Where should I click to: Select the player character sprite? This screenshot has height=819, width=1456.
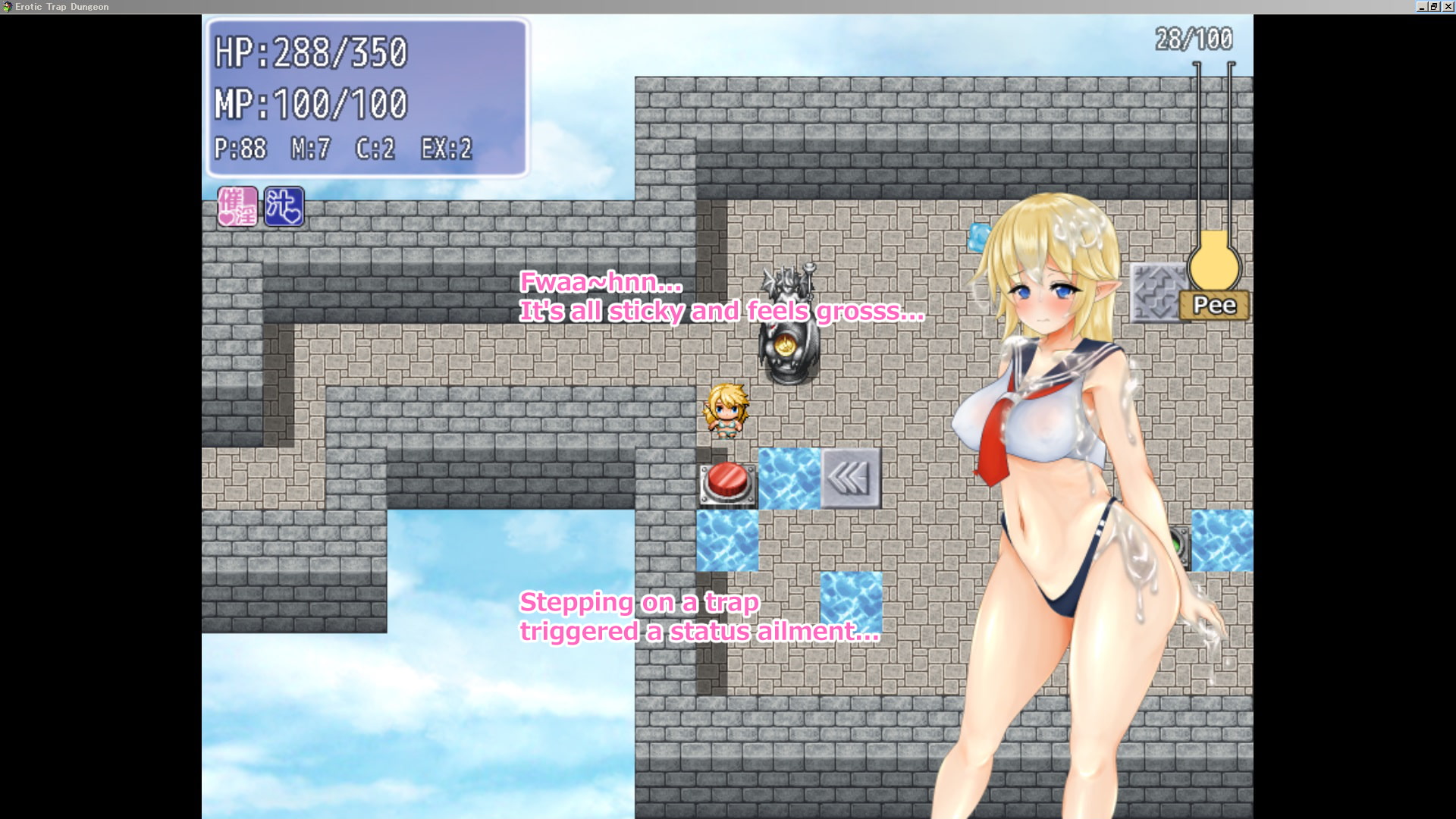click(x=726, y=409)
